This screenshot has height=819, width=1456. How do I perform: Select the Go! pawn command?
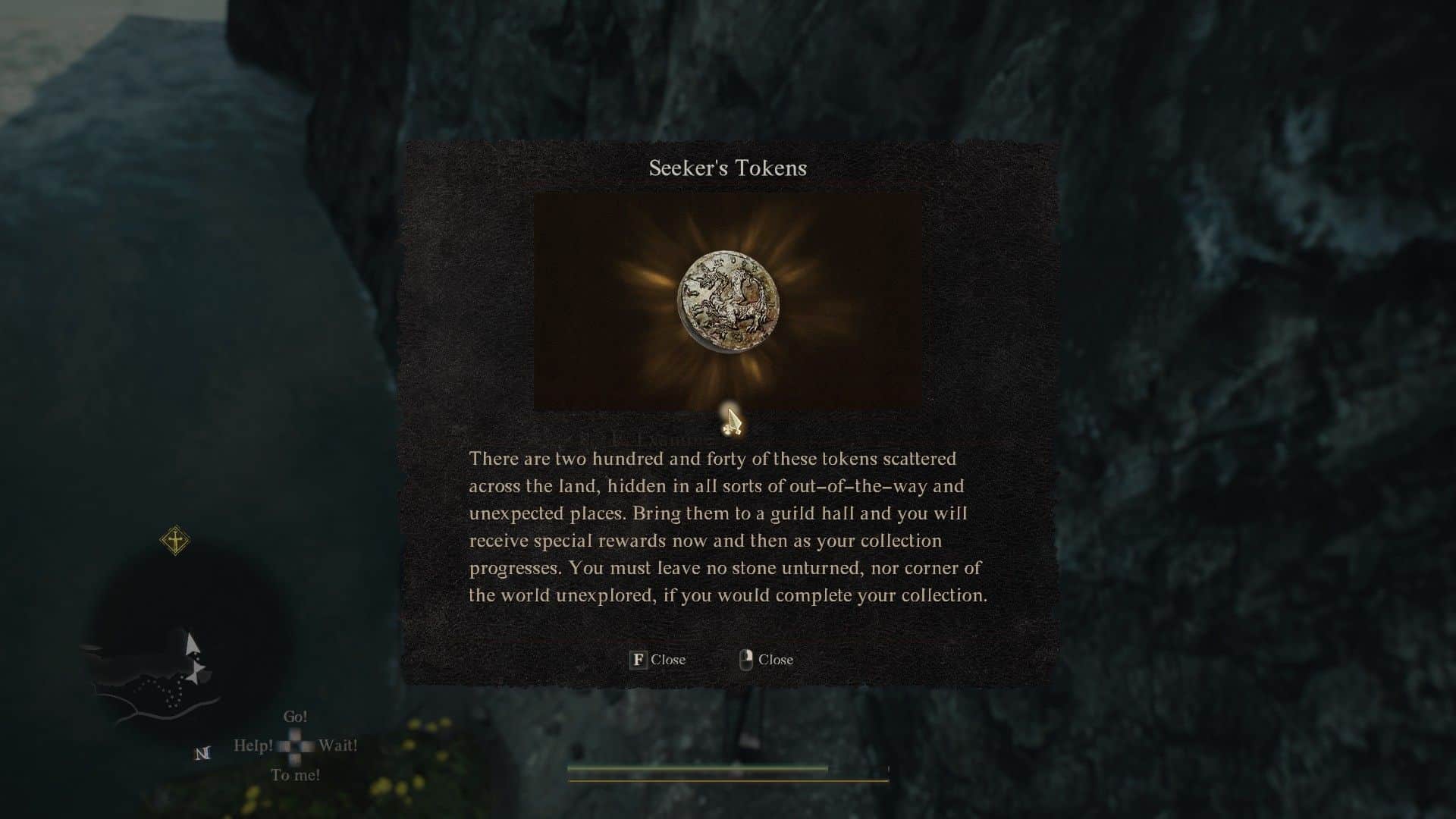[x=296, y=715]
